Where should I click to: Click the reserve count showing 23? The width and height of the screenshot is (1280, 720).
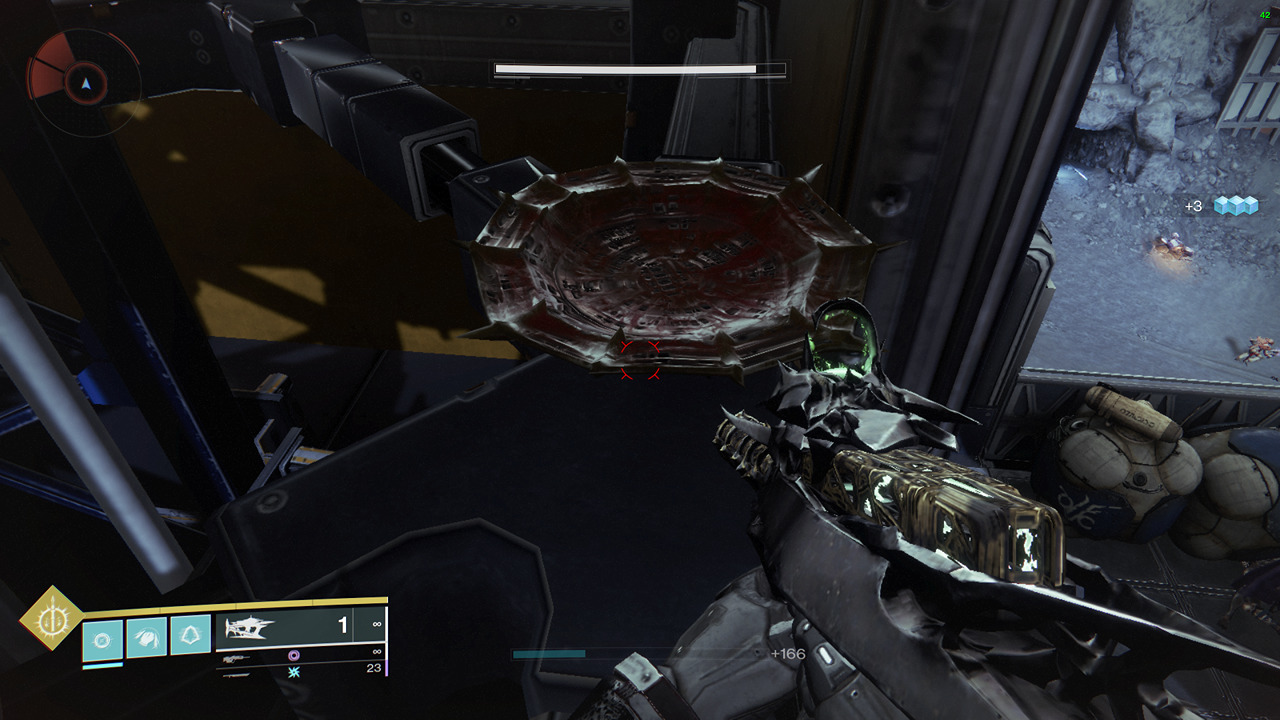point(375,667)
